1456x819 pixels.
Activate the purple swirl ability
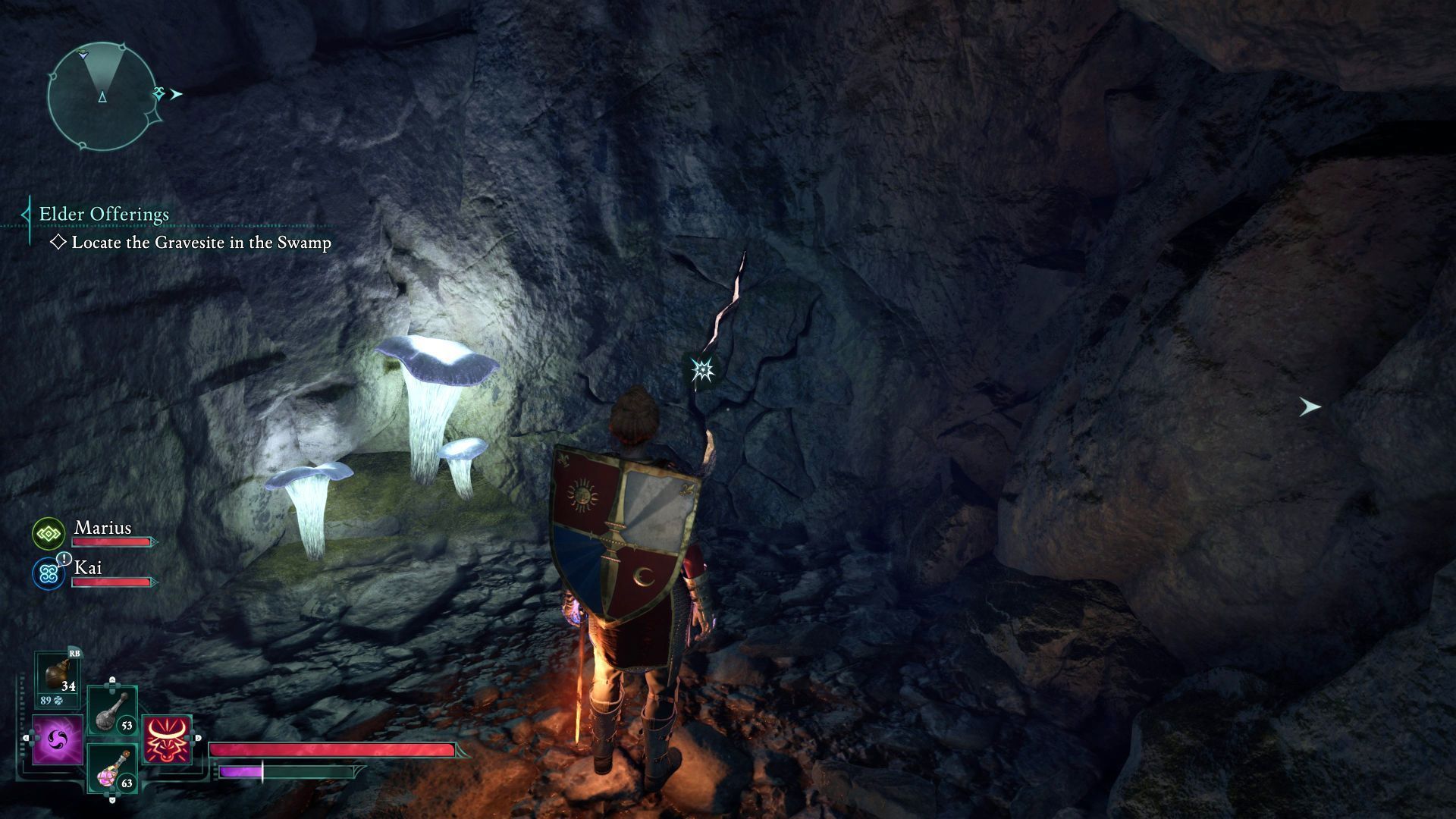(58, 739)
